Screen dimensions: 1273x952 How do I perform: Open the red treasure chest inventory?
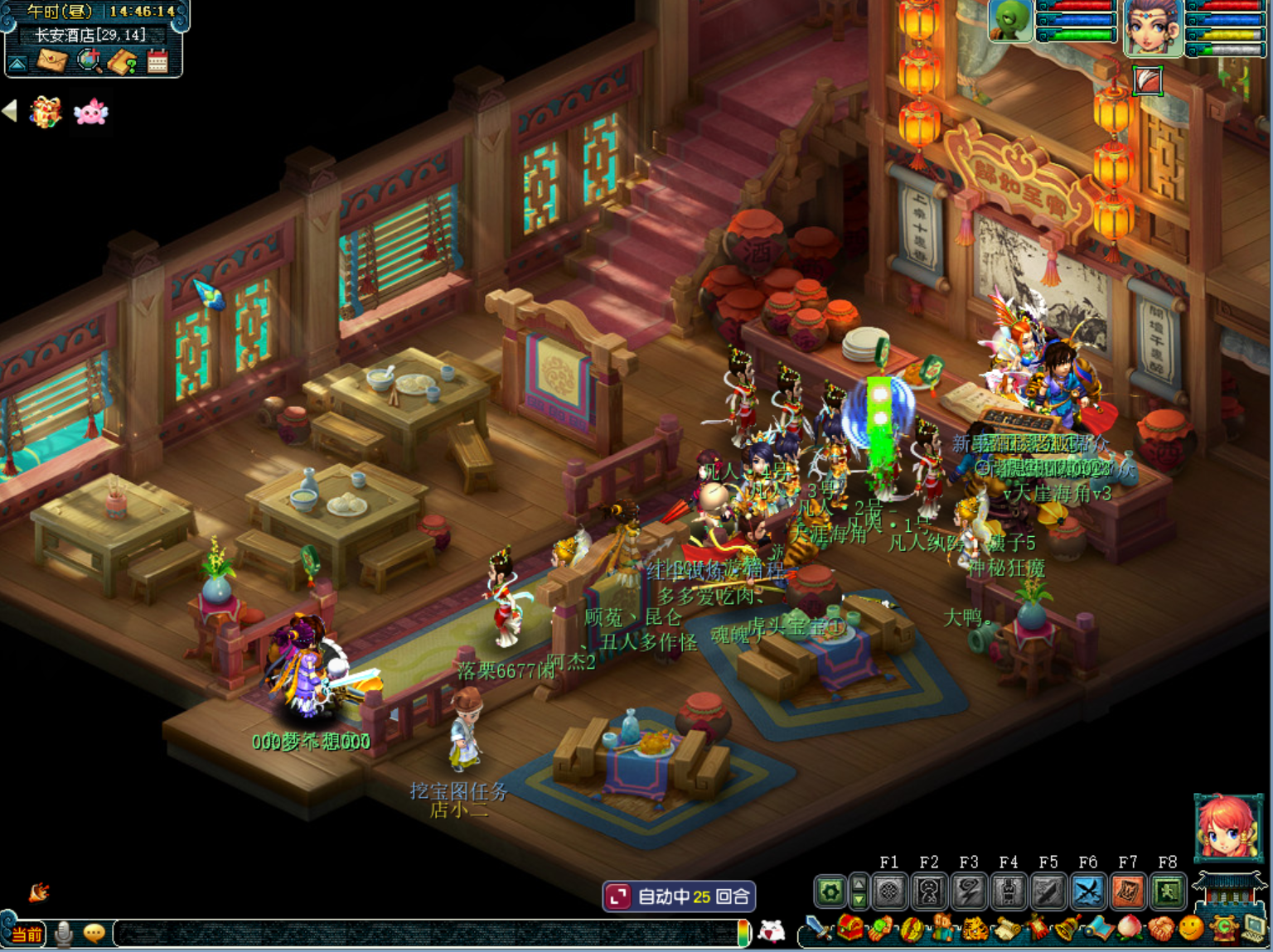pos(849,929)
